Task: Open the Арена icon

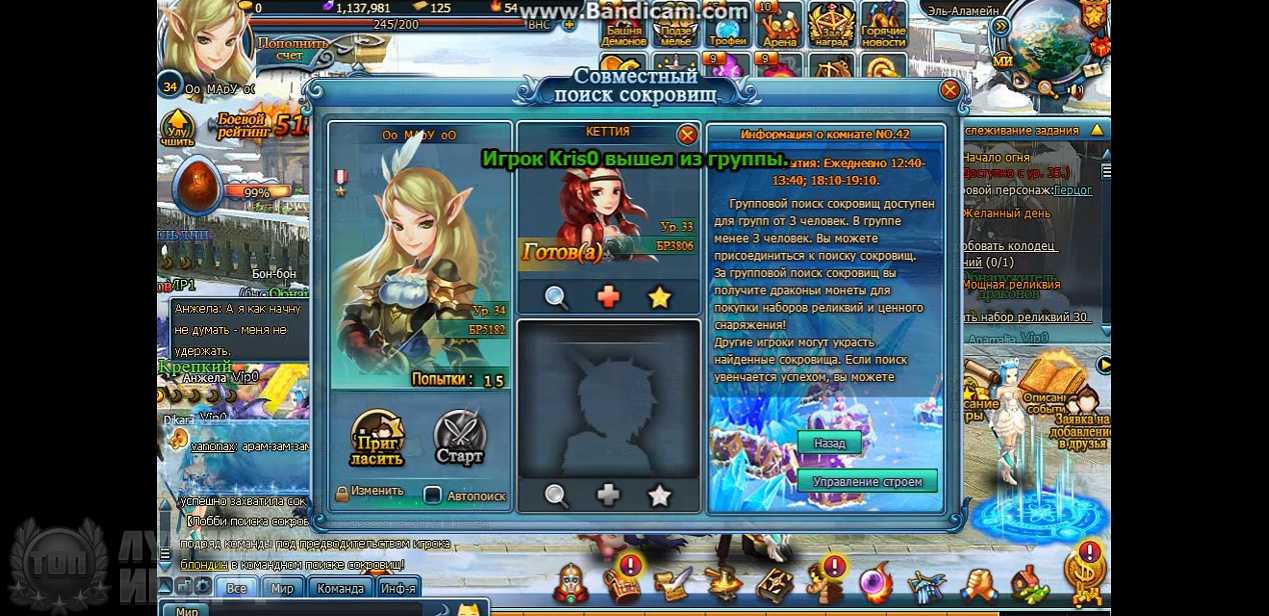Action: coord(779,25)
